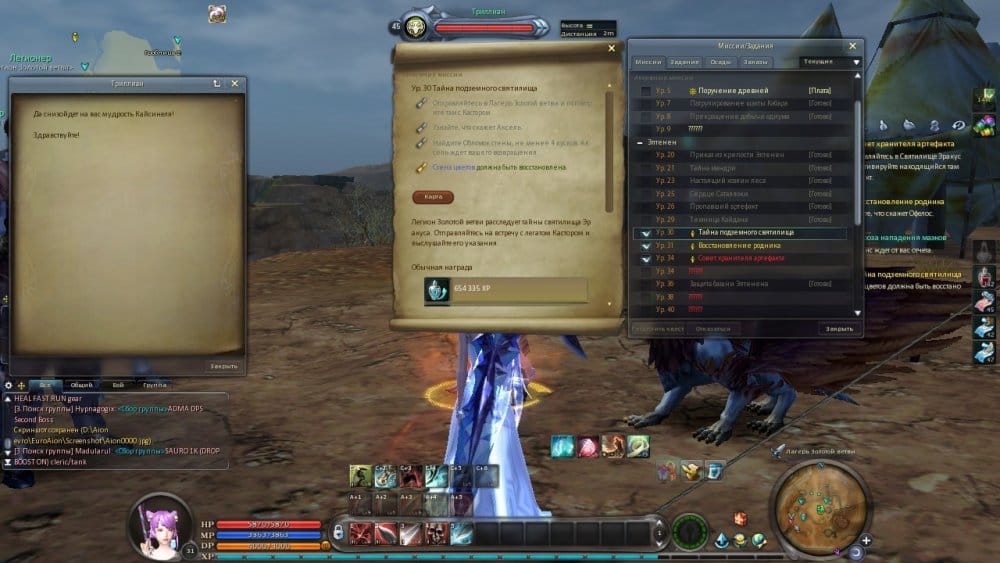Switch to the Осады tab
Screen dimensions: 1000x563
tap(720, 62)
